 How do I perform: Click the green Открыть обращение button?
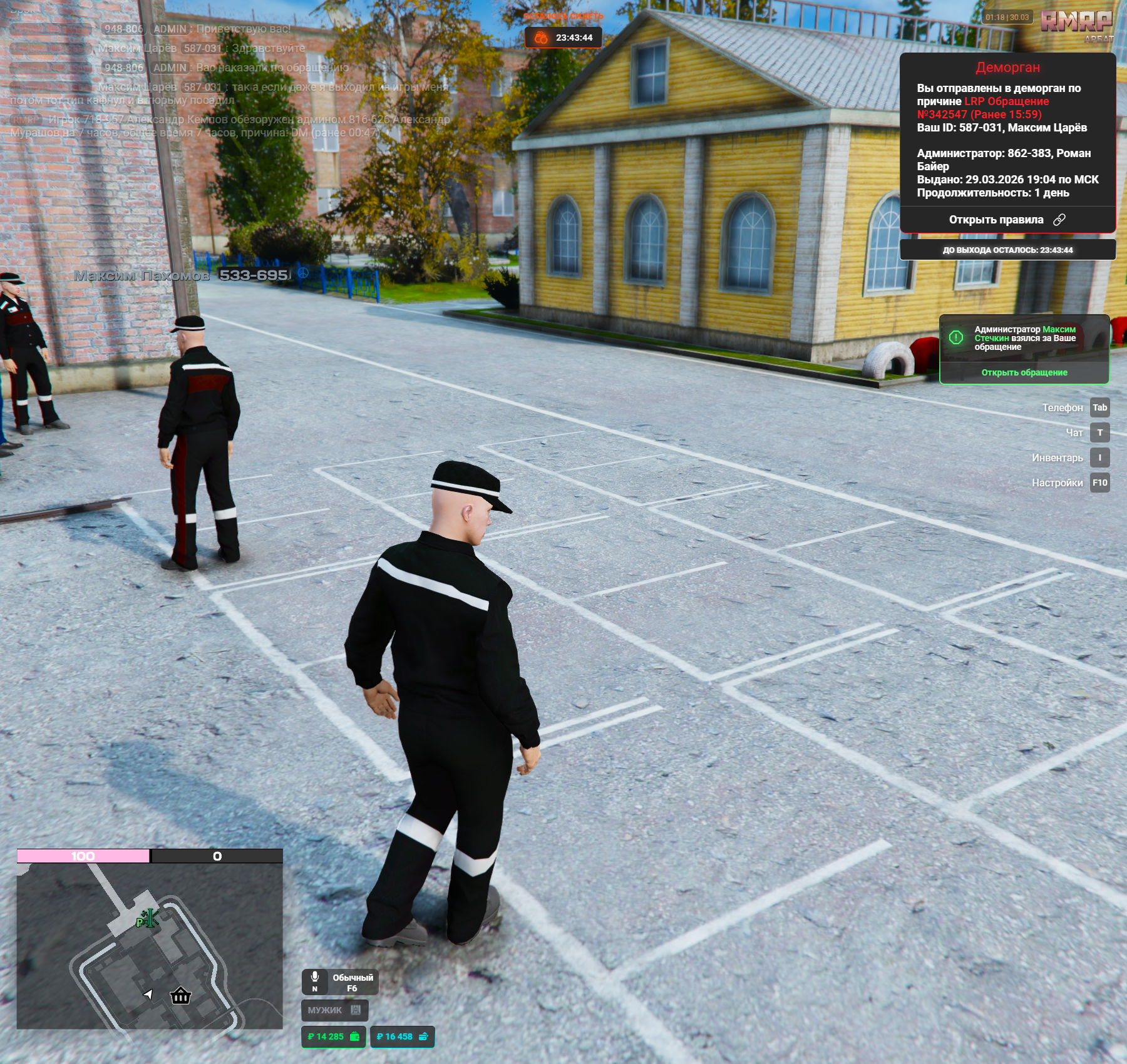[x=1024, y=372]
